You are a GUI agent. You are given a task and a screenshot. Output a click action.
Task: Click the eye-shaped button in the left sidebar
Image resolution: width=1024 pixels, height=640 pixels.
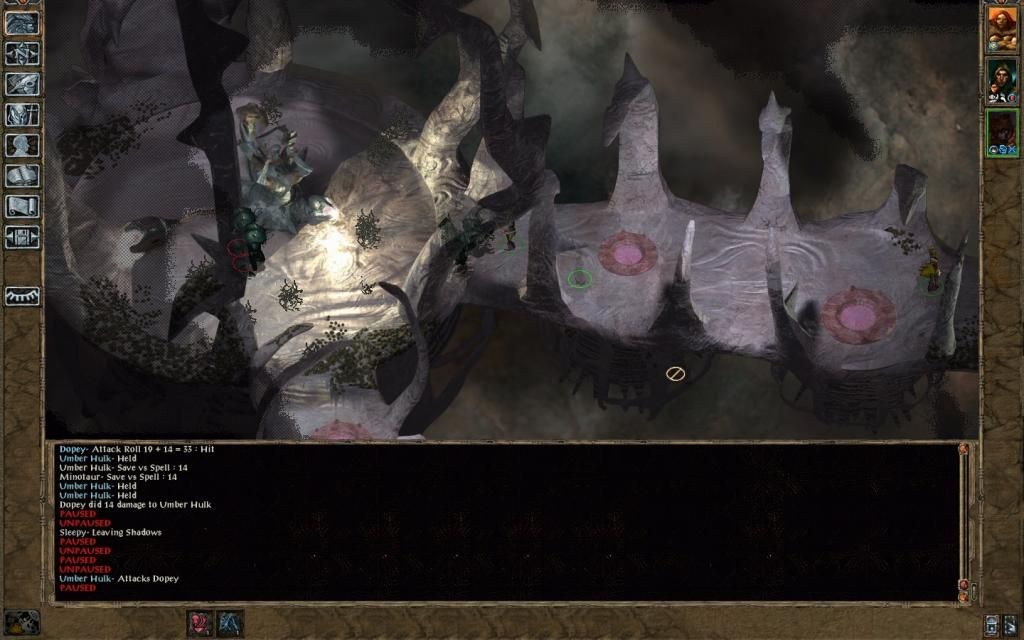[x=22, y=296]
